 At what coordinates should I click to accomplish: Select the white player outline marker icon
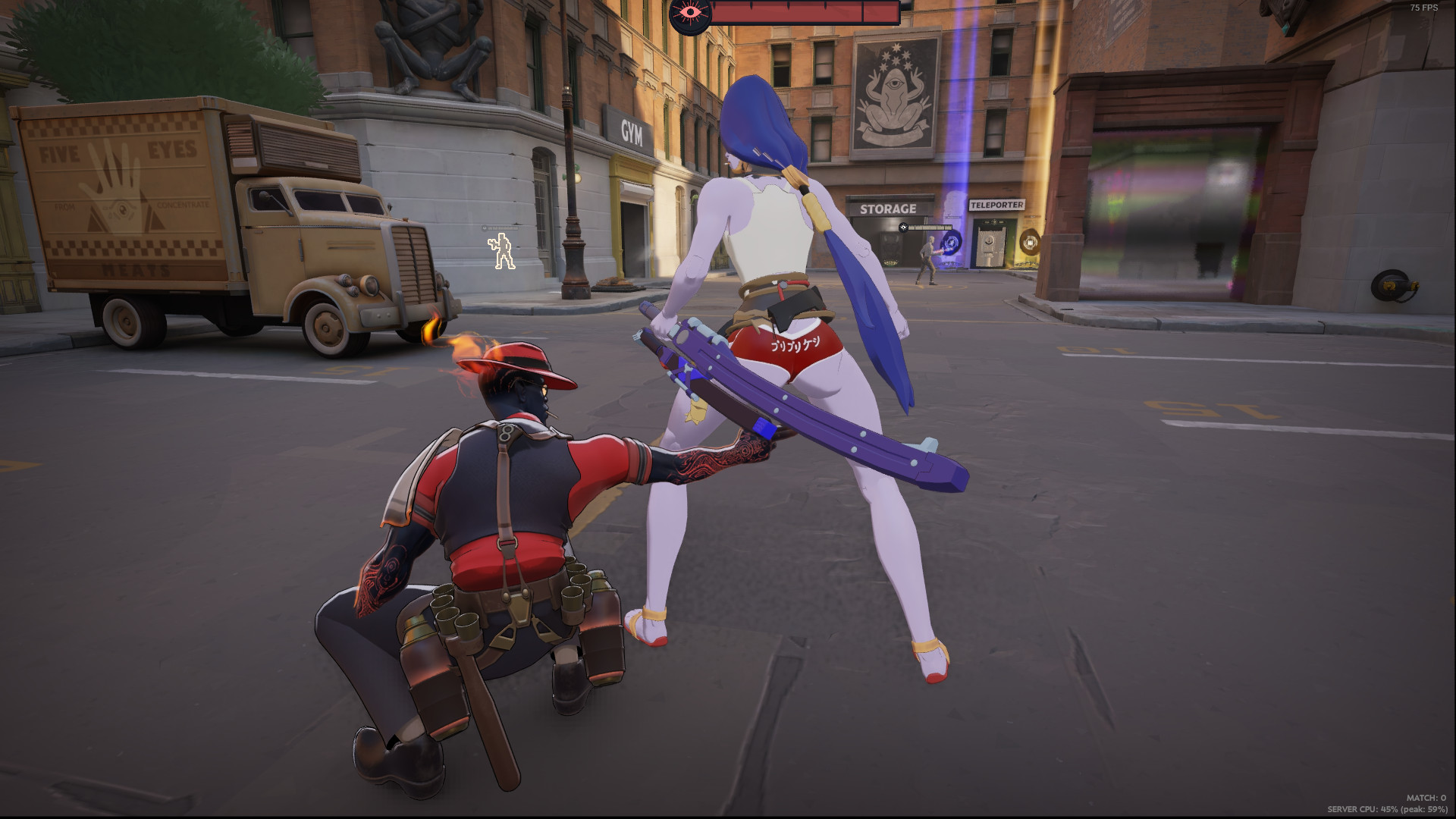click(x=499, y=250)
